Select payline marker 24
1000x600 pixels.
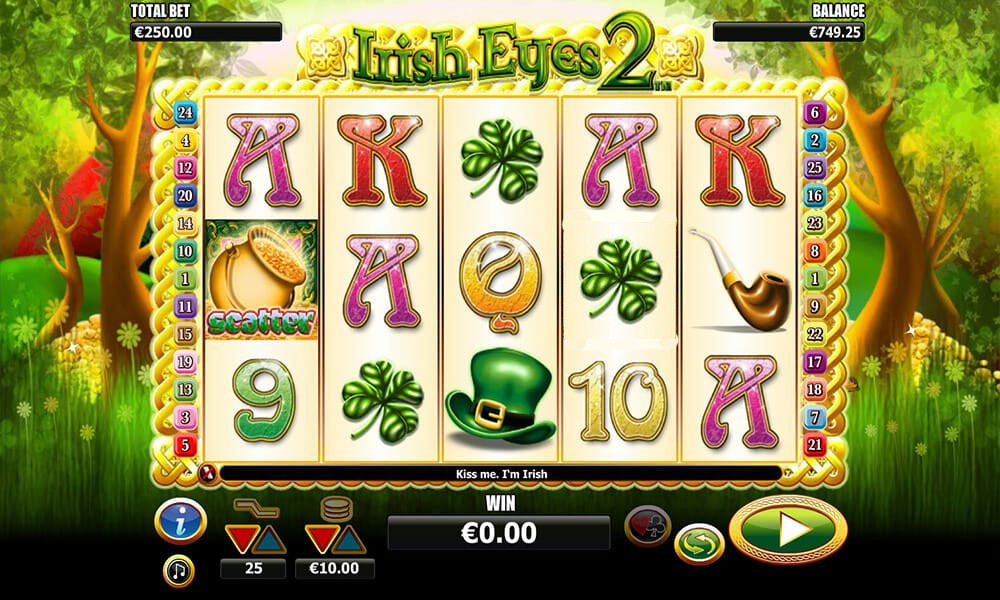[x=185, y=114]
